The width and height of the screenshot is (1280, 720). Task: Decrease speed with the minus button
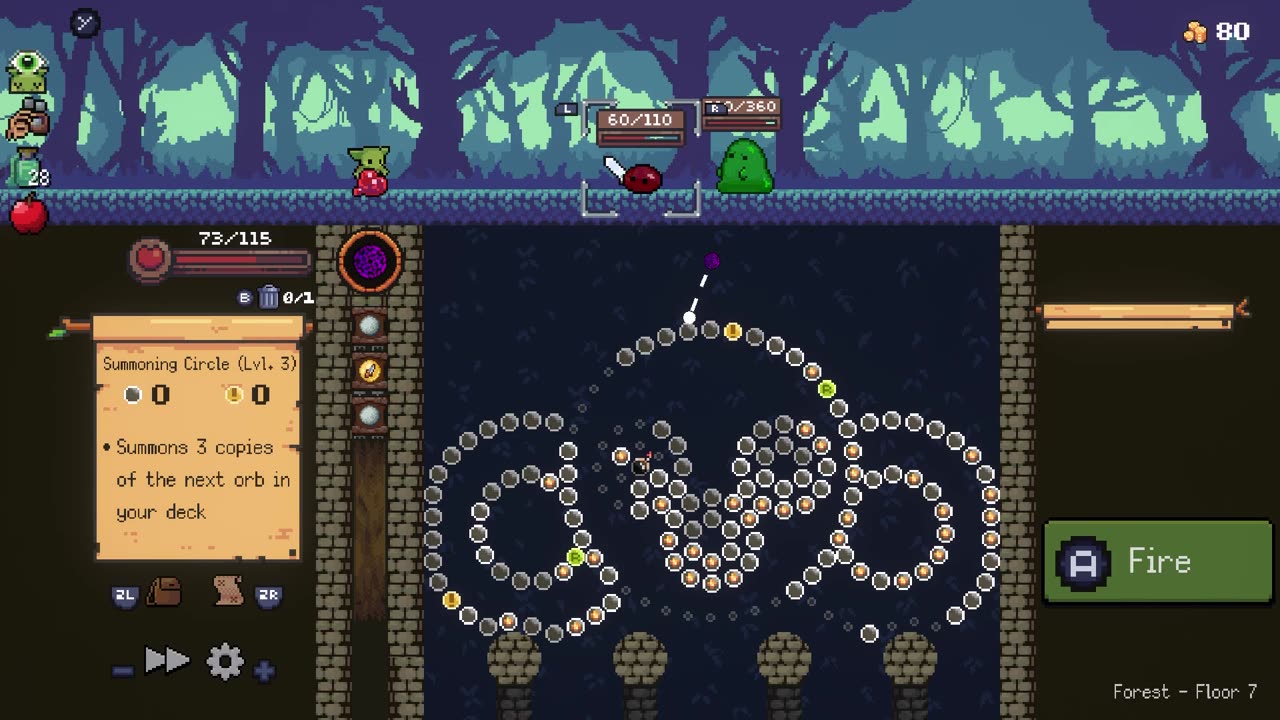point(123,671)
